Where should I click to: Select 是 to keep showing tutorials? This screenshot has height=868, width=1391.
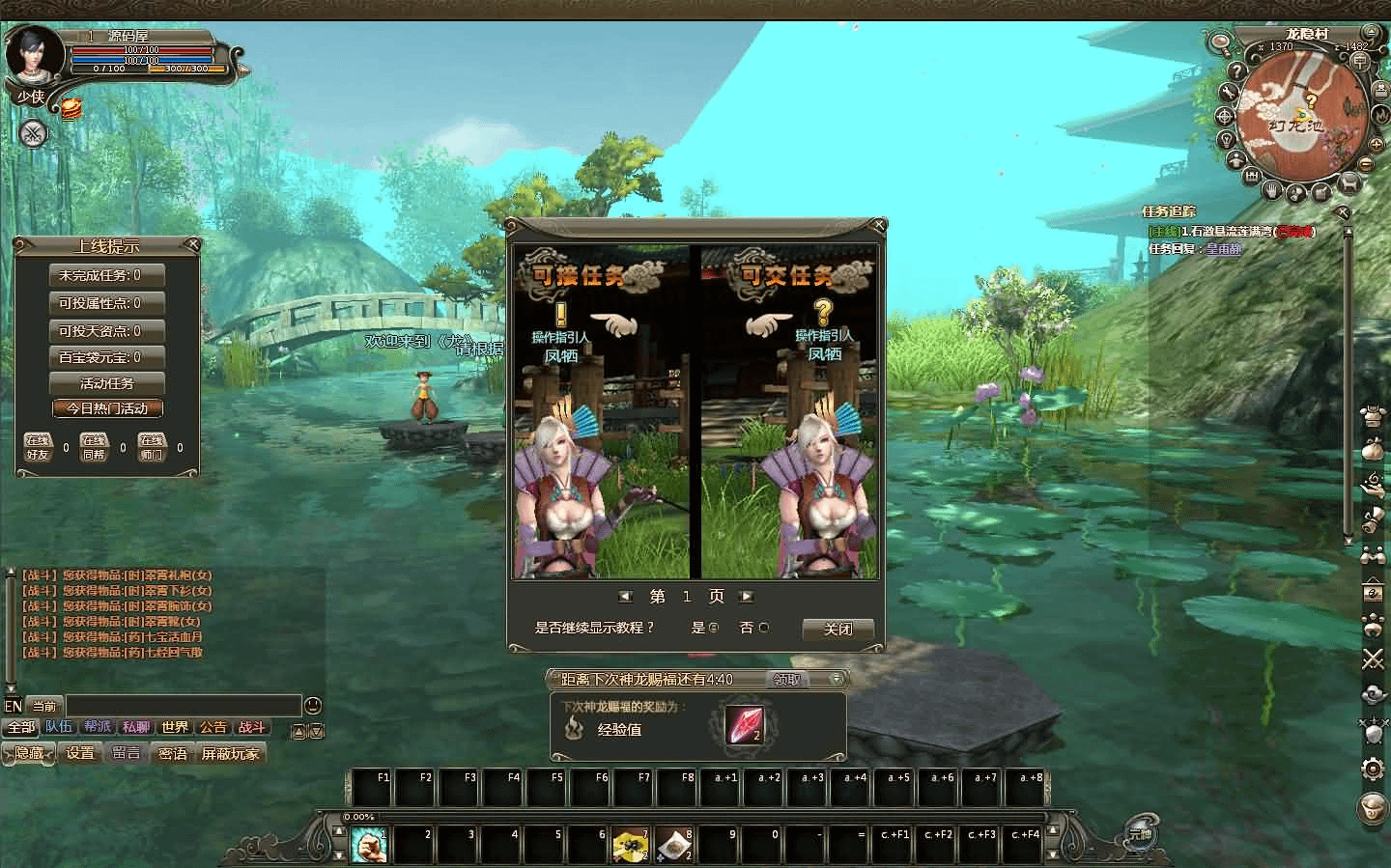coord(714,628)
